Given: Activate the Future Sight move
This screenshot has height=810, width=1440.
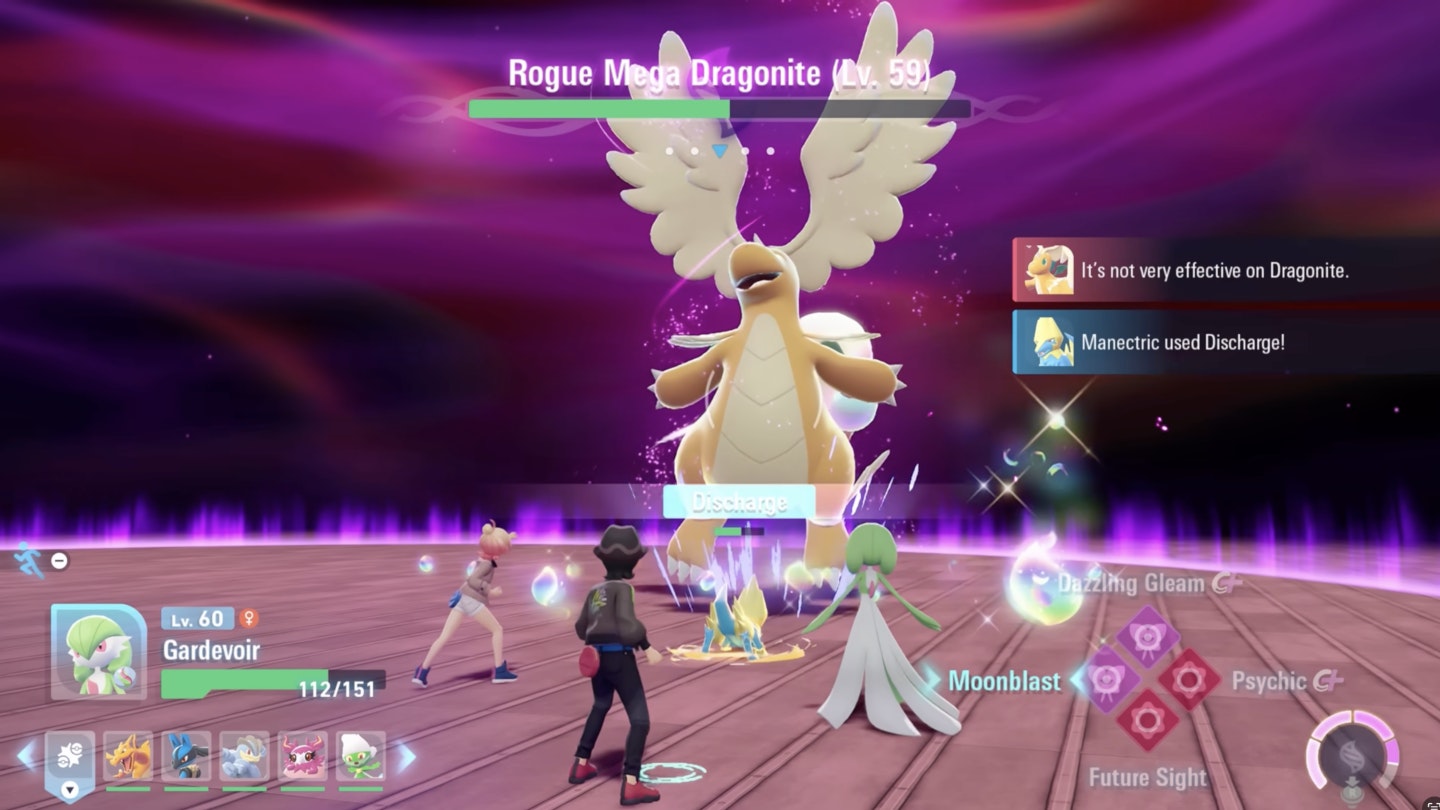Looking at the screenshot, I should tap(1147, 722).
